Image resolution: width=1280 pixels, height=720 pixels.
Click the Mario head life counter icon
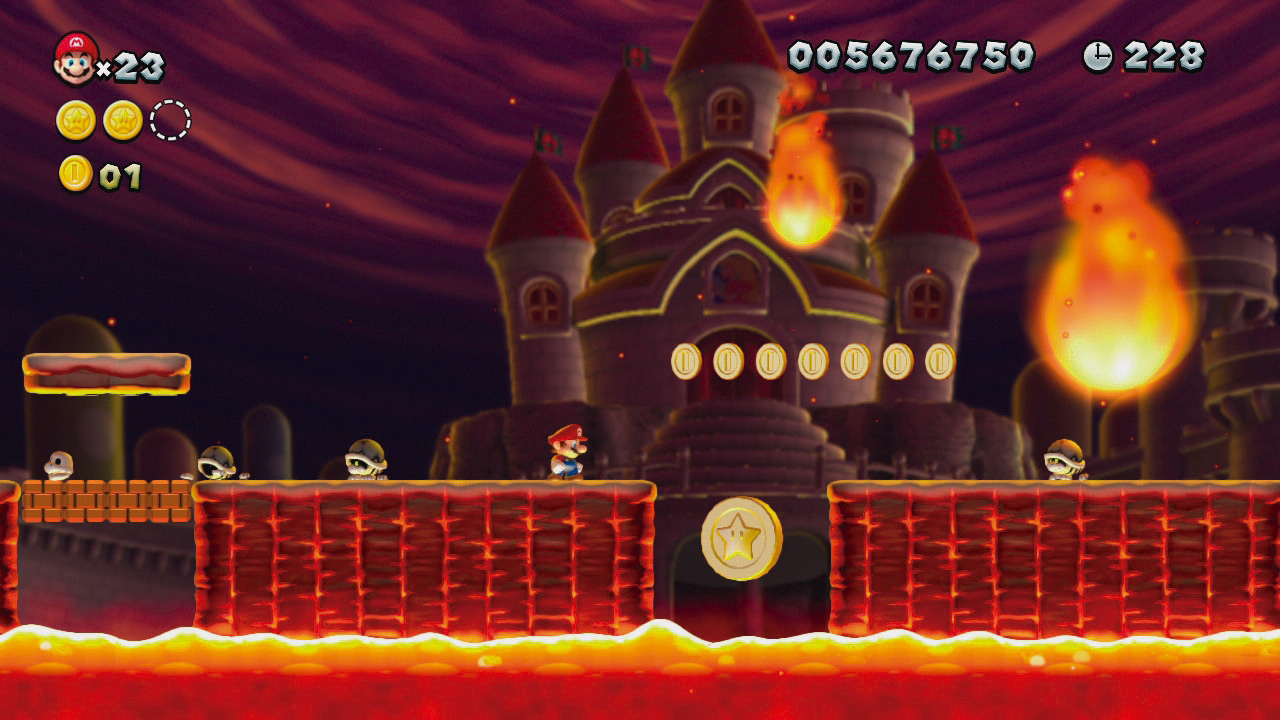click(74, 55)
